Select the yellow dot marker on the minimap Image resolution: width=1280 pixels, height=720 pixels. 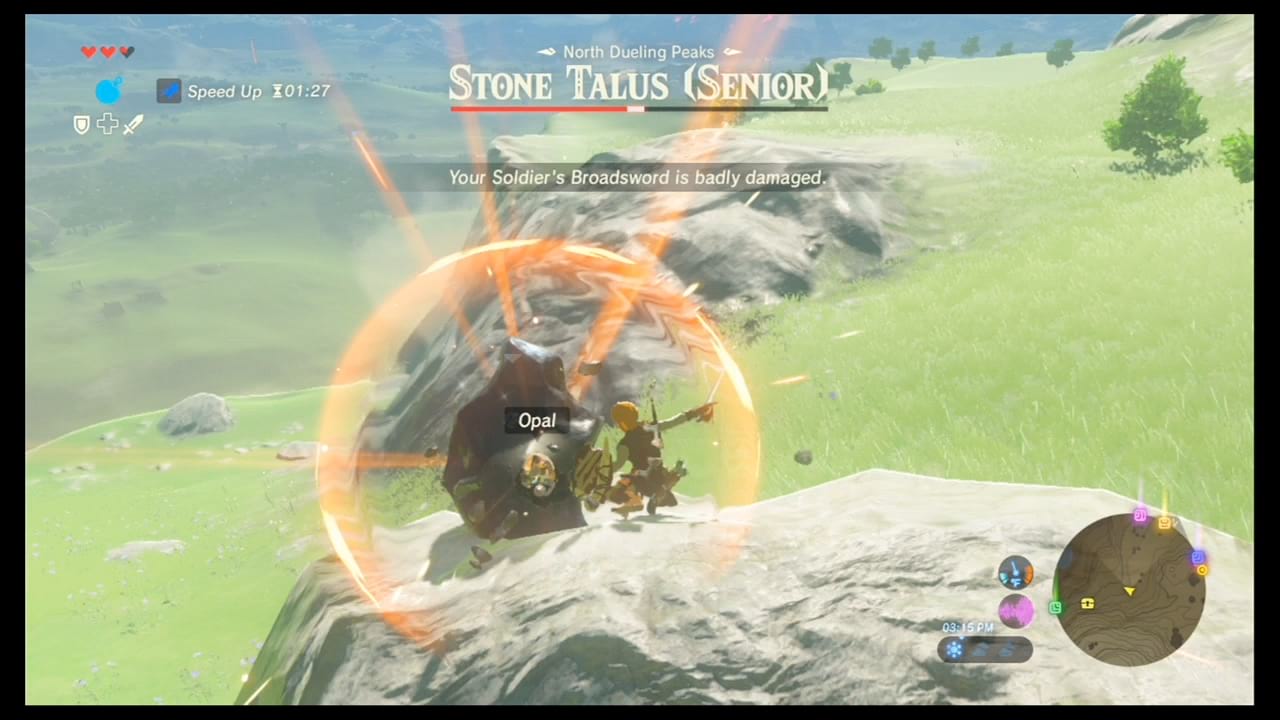tap(1202, 568)
